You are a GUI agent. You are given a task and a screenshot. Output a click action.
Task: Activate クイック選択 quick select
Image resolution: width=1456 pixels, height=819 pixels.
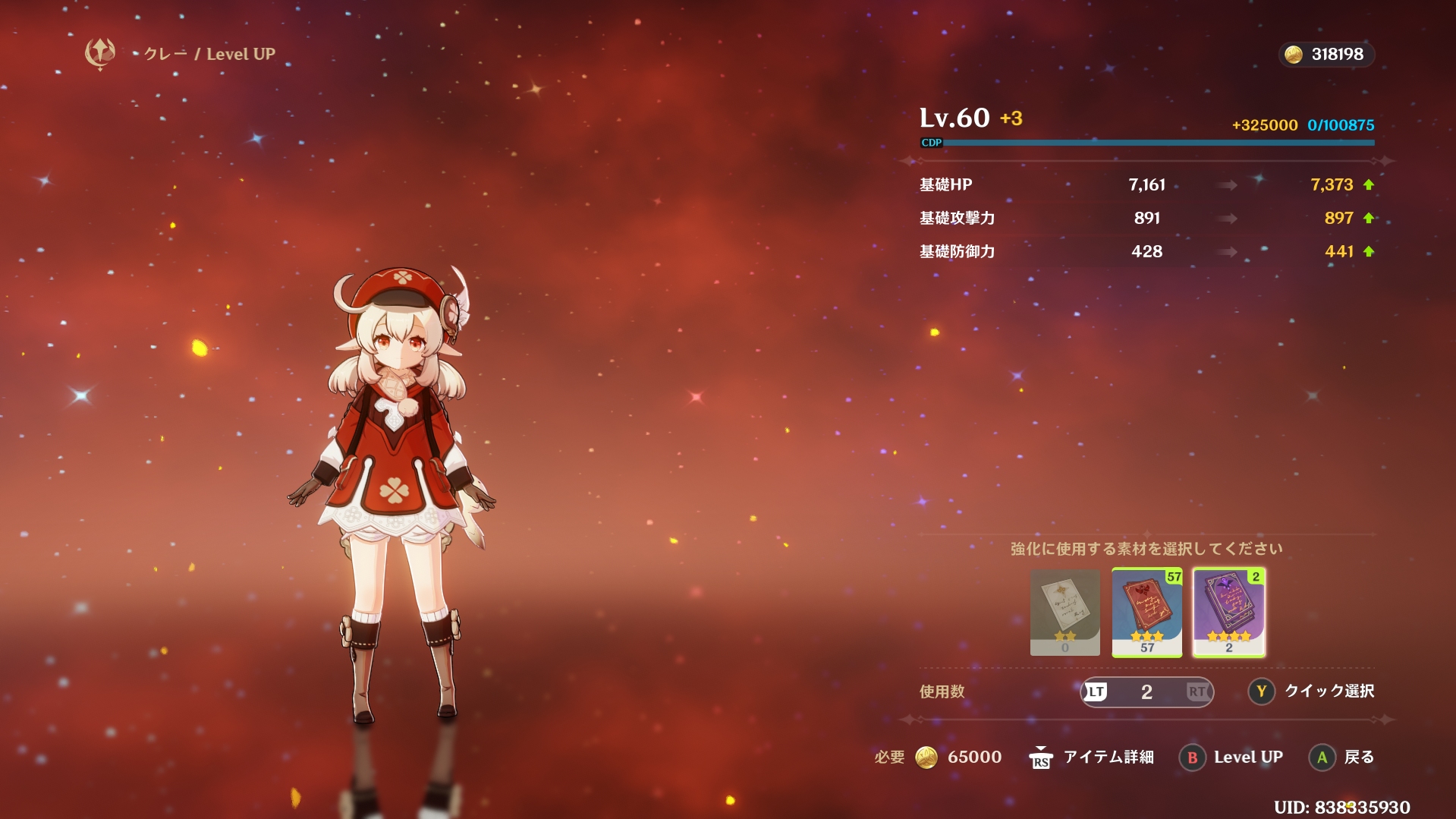[x=1312, y=691]
